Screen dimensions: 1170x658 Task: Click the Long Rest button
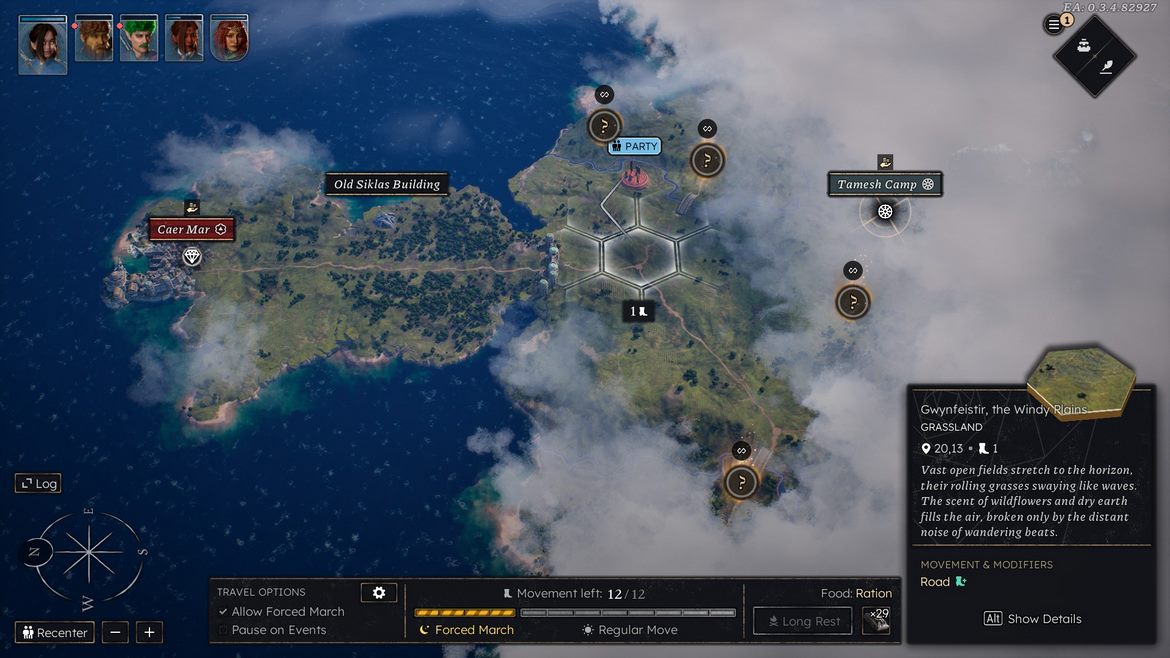pos(802,621)
